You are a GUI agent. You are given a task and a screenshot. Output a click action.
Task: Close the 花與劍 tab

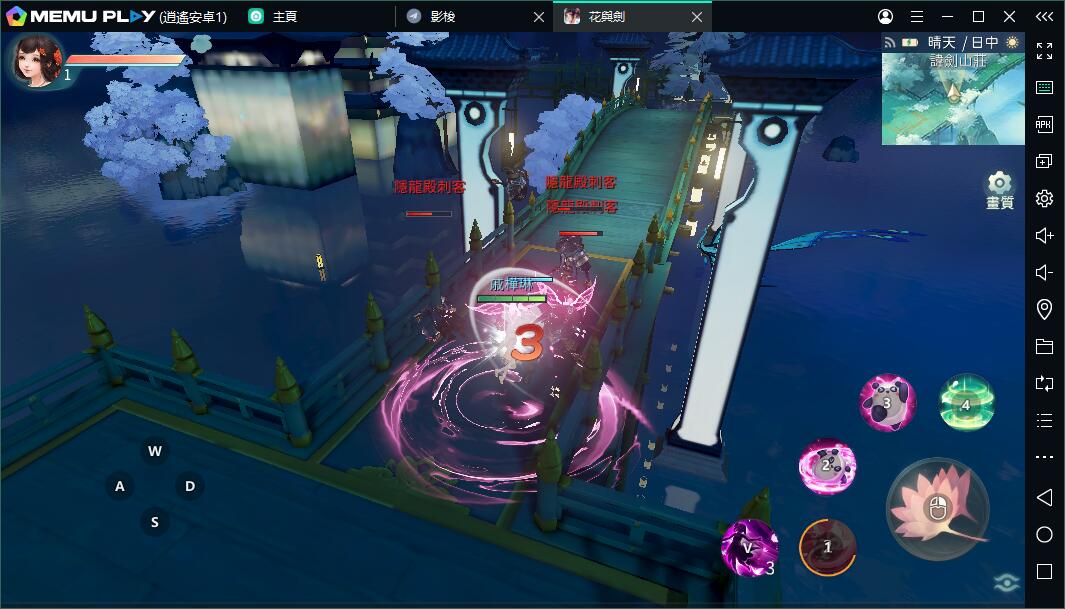[x=697, y=16]
